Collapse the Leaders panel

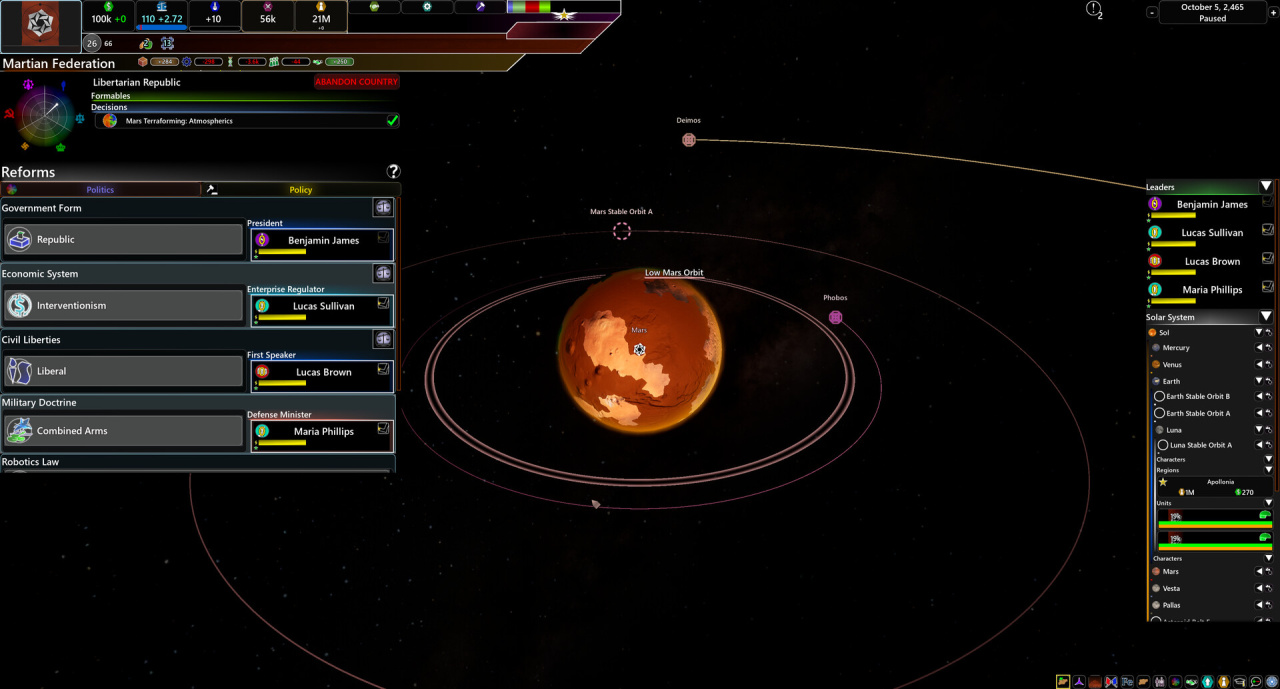coord(1265,187)
